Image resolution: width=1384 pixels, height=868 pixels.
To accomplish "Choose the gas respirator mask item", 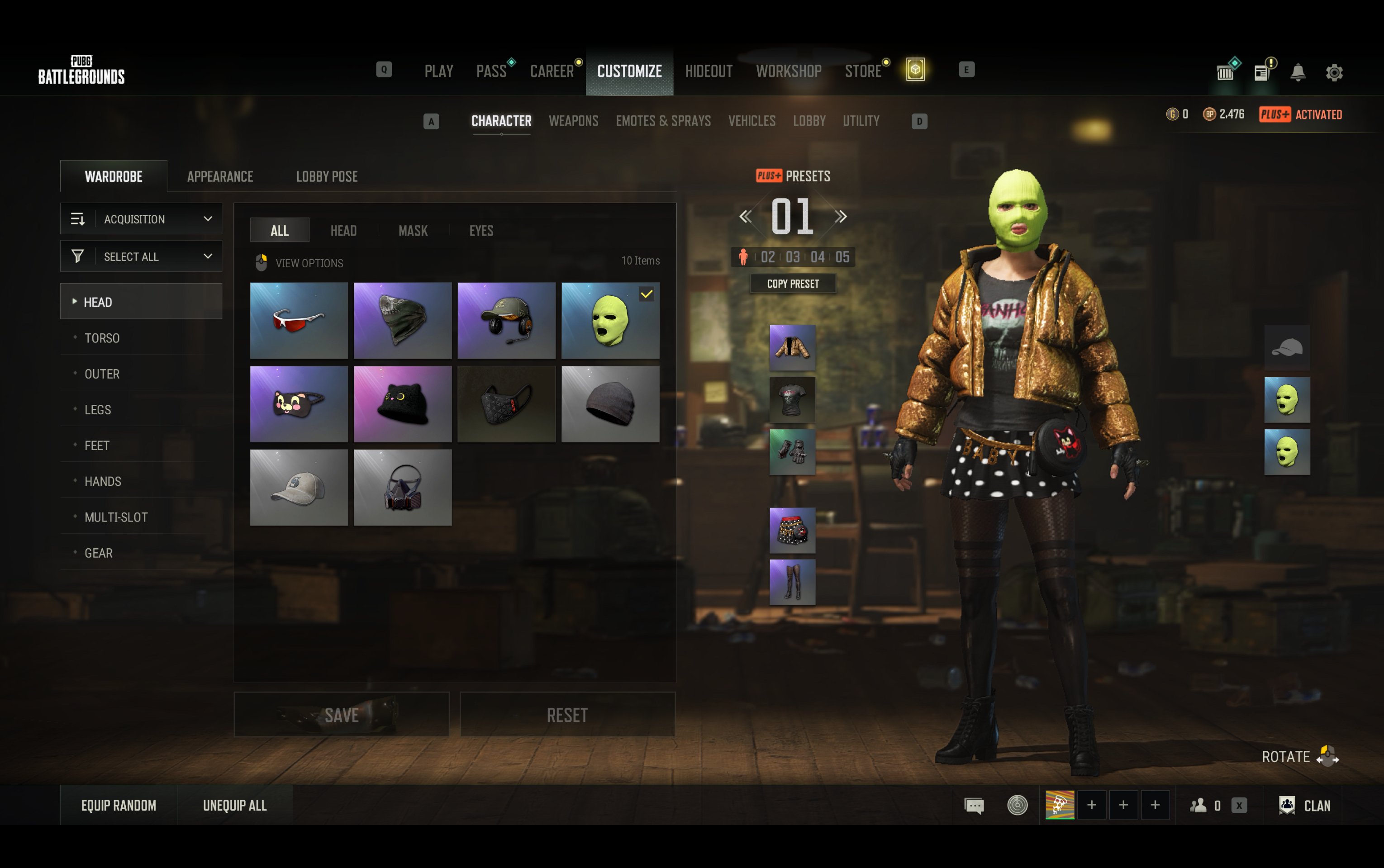I will tap(402, 488).
